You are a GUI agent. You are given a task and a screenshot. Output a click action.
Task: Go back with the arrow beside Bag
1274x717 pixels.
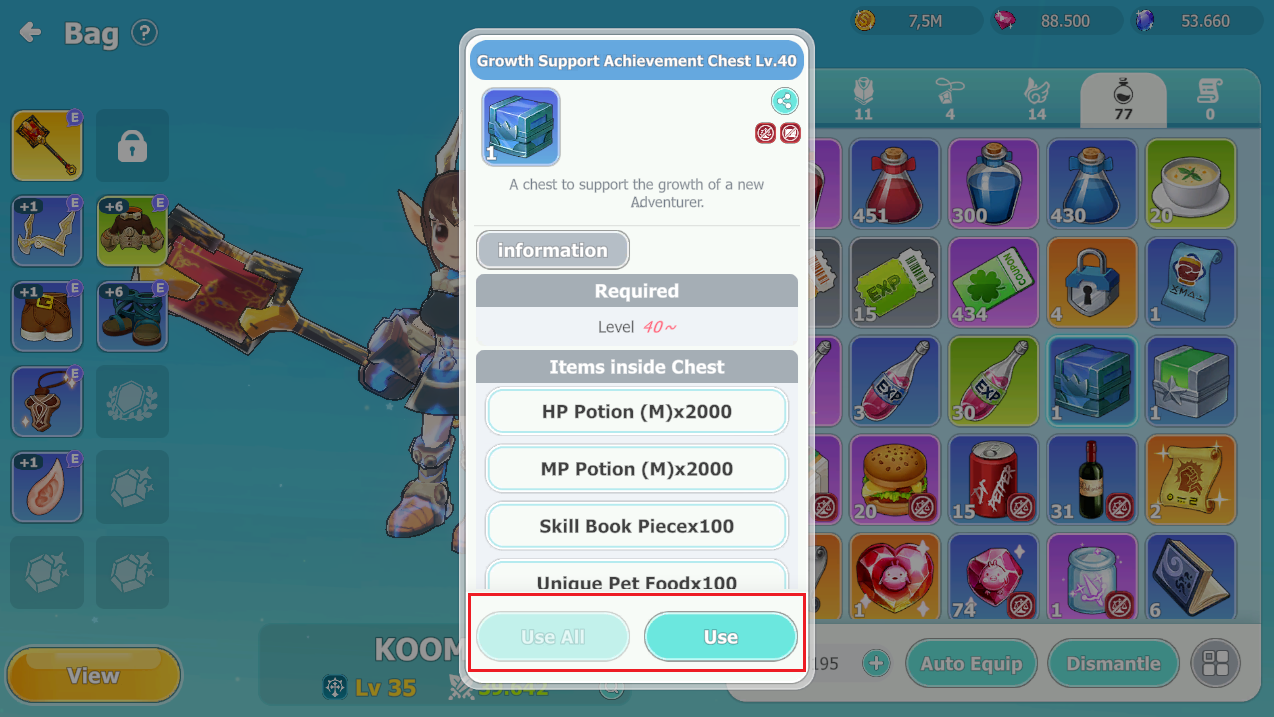point(31,33)
